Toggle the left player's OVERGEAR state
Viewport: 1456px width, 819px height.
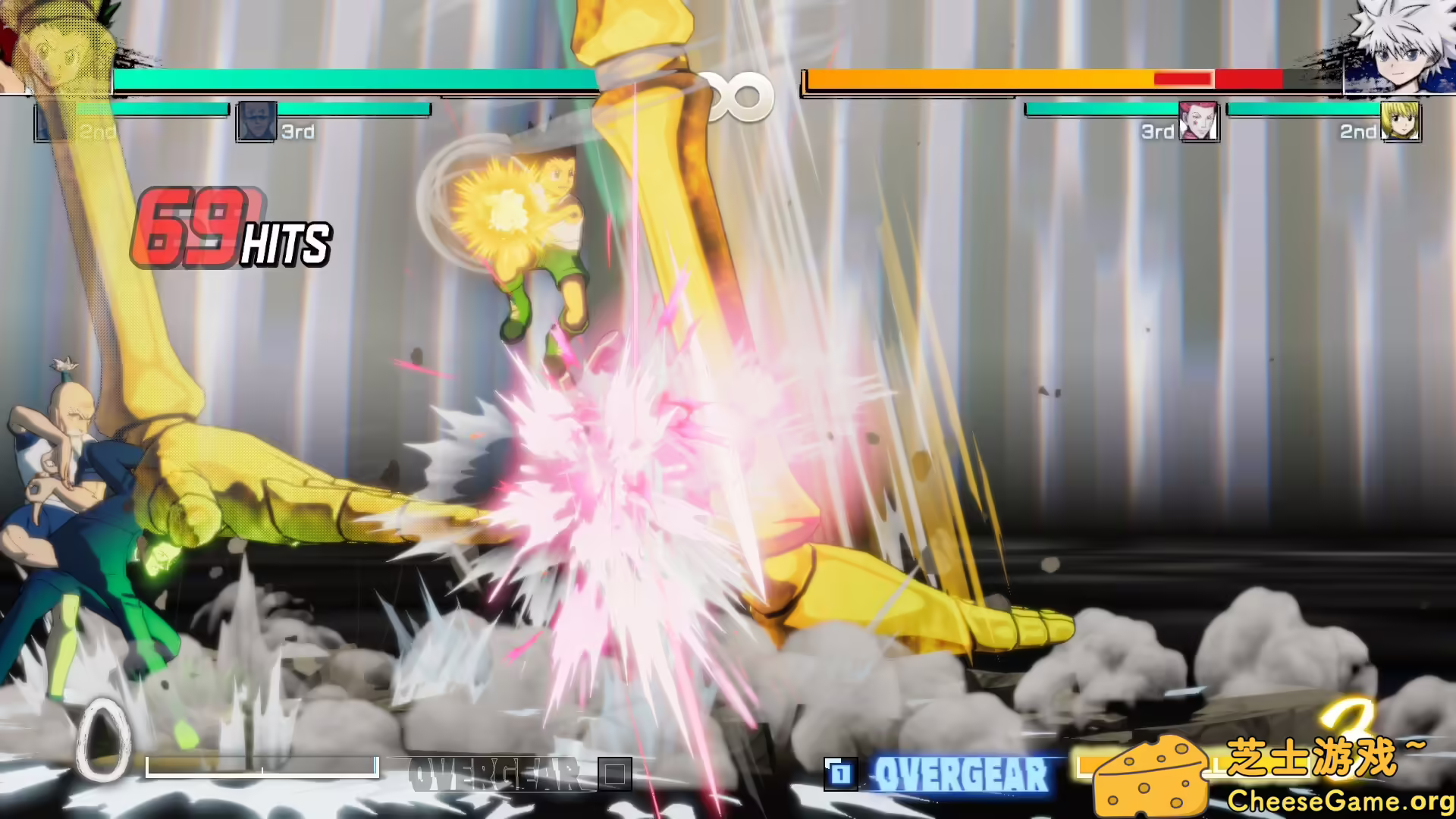pos(493,772)
